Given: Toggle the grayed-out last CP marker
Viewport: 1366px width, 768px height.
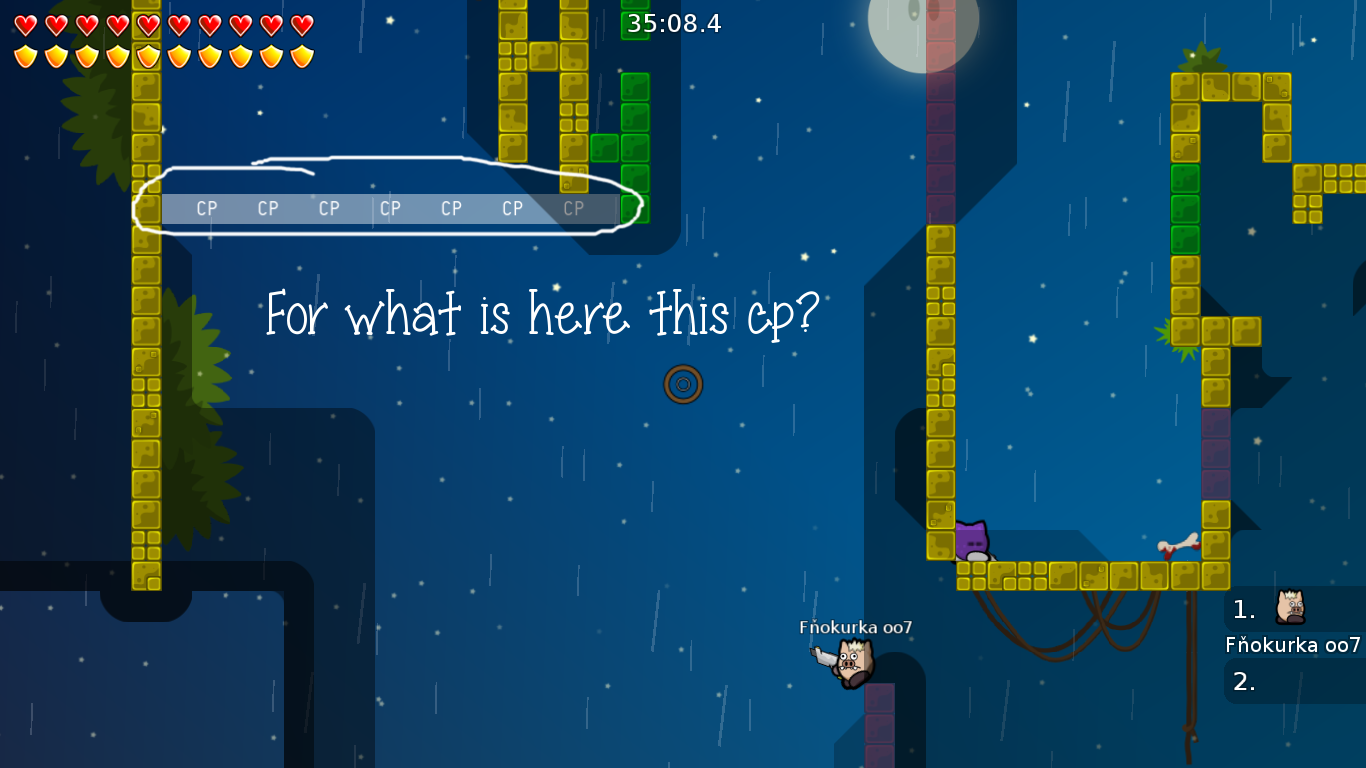Looking at the screenshot, I should click(x=573, y=208).
